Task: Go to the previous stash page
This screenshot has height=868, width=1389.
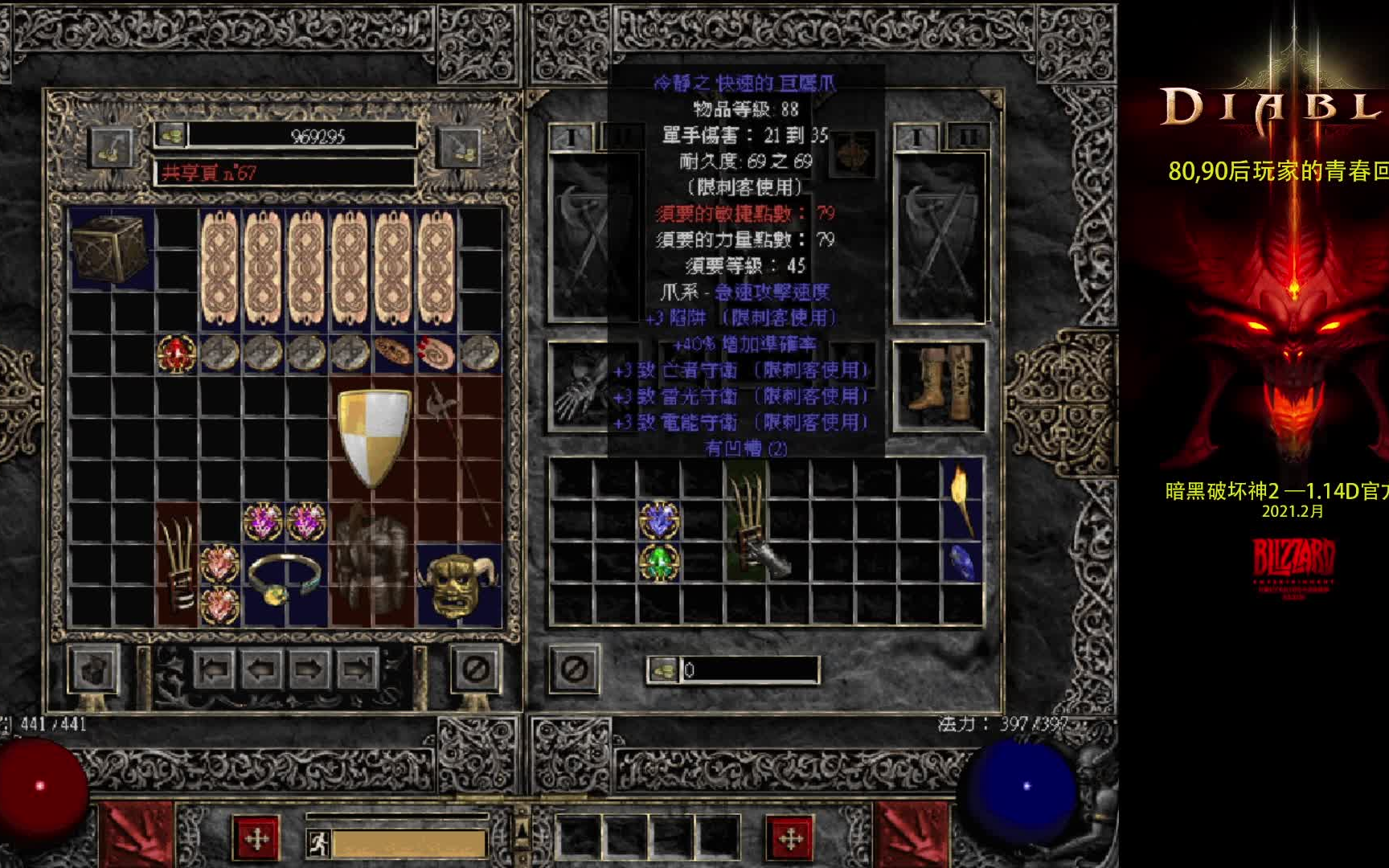Action: 262,669
